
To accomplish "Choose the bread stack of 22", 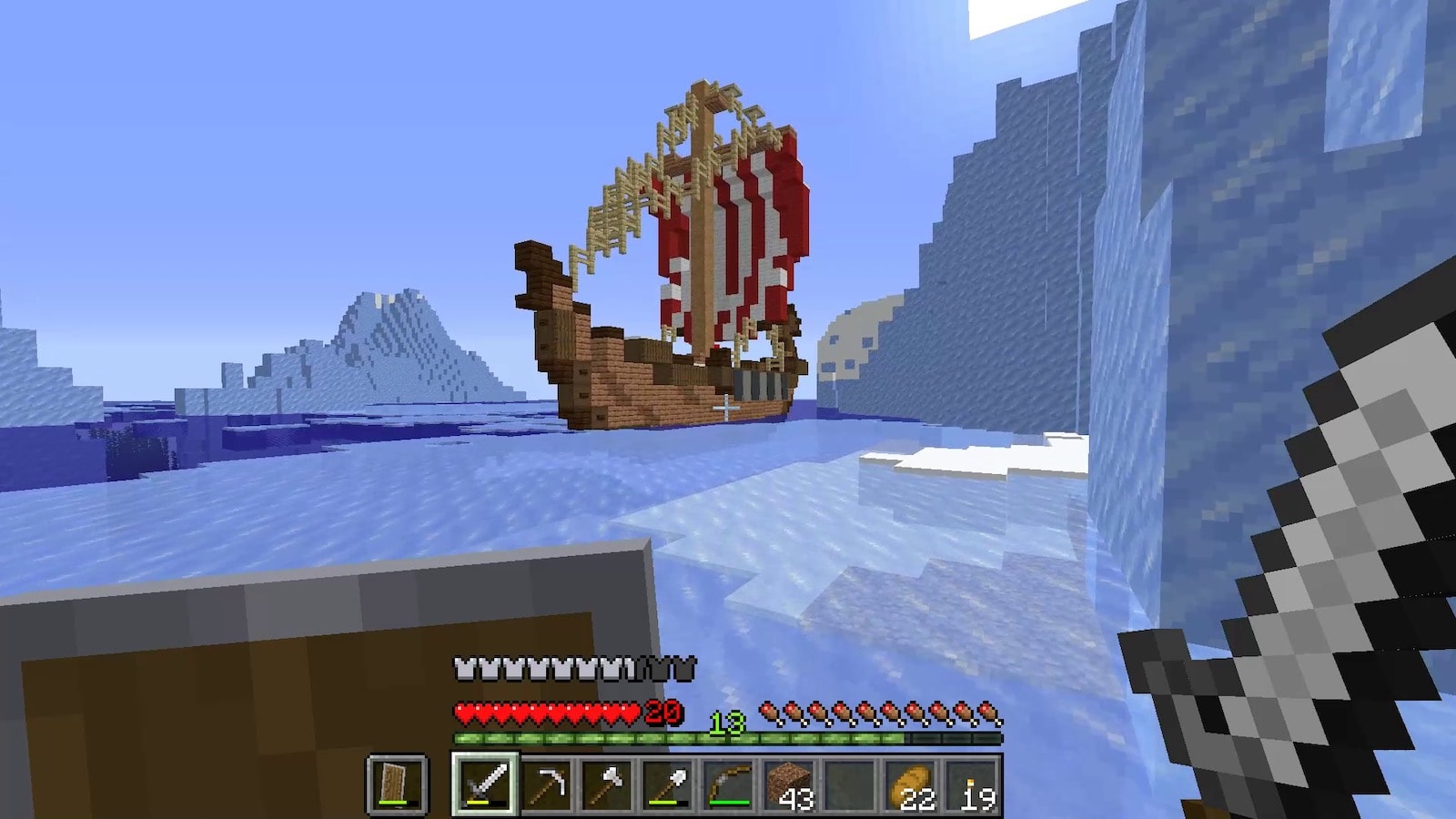I will [x=911, y=784].
